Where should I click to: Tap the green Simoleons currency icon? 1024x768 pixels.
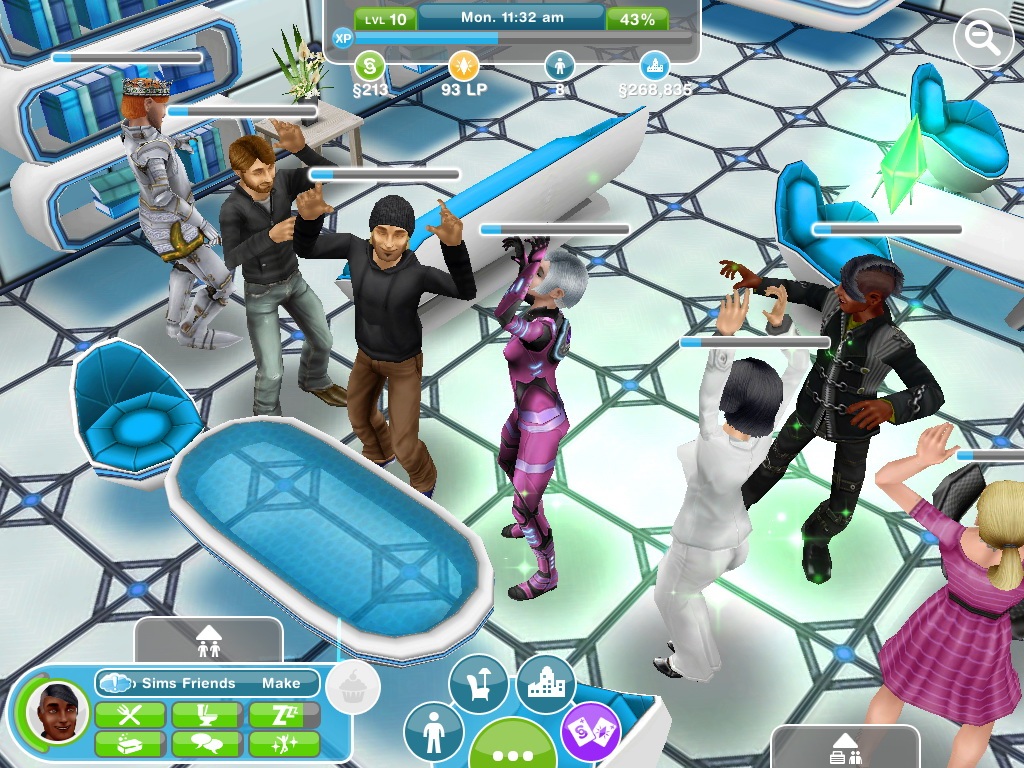[370, 67]
